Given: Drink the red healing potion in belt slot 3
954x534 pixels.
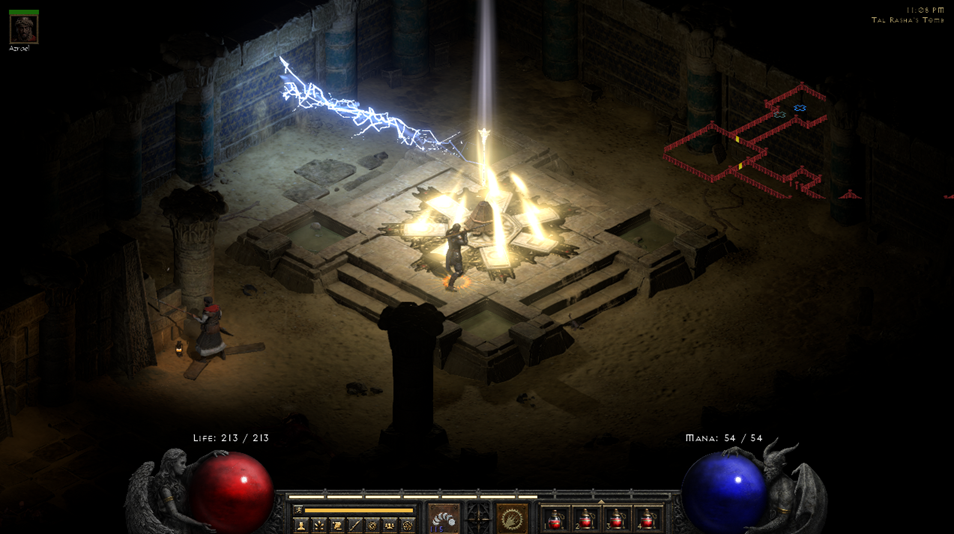Looking at the screenshot, I should (x=617, y=519).
